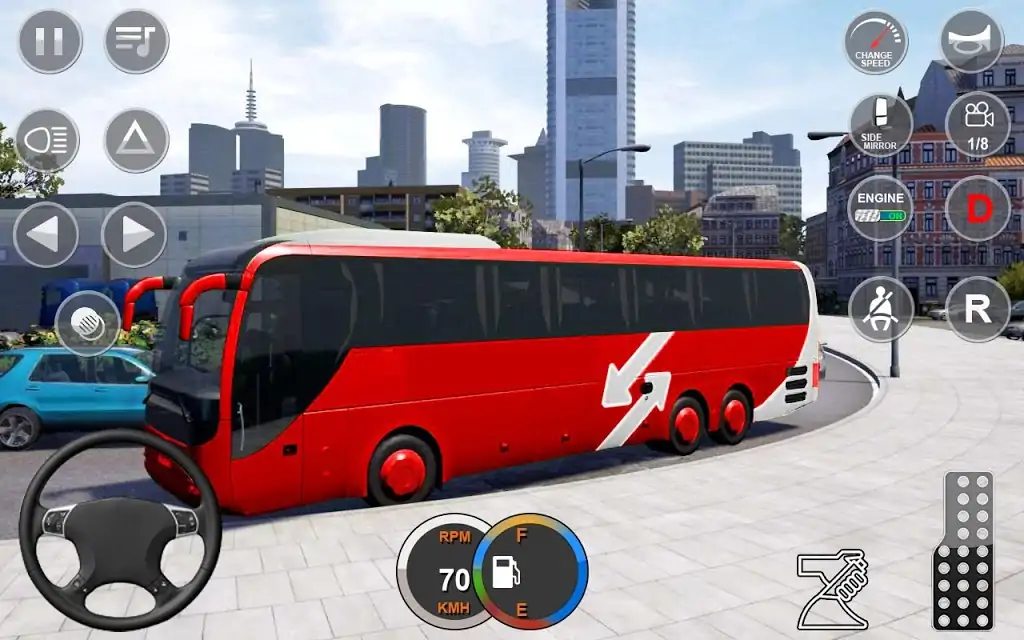Toggle the Side Mirror button

pos(881,125)
